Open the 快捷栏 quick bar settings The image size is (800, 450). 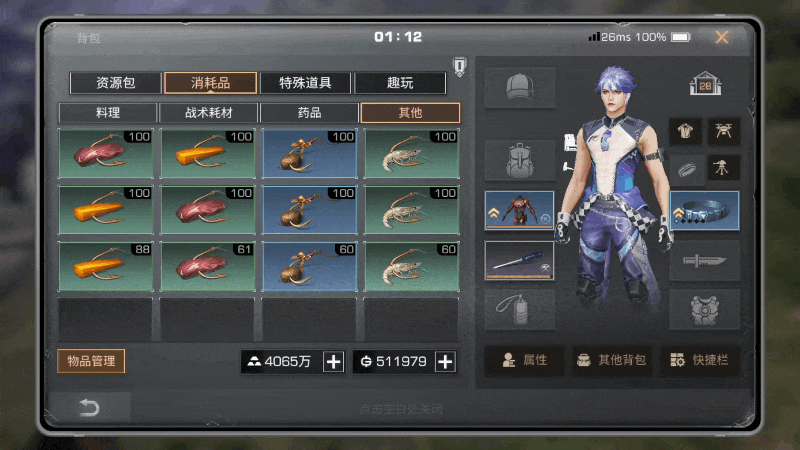point(699,361)
